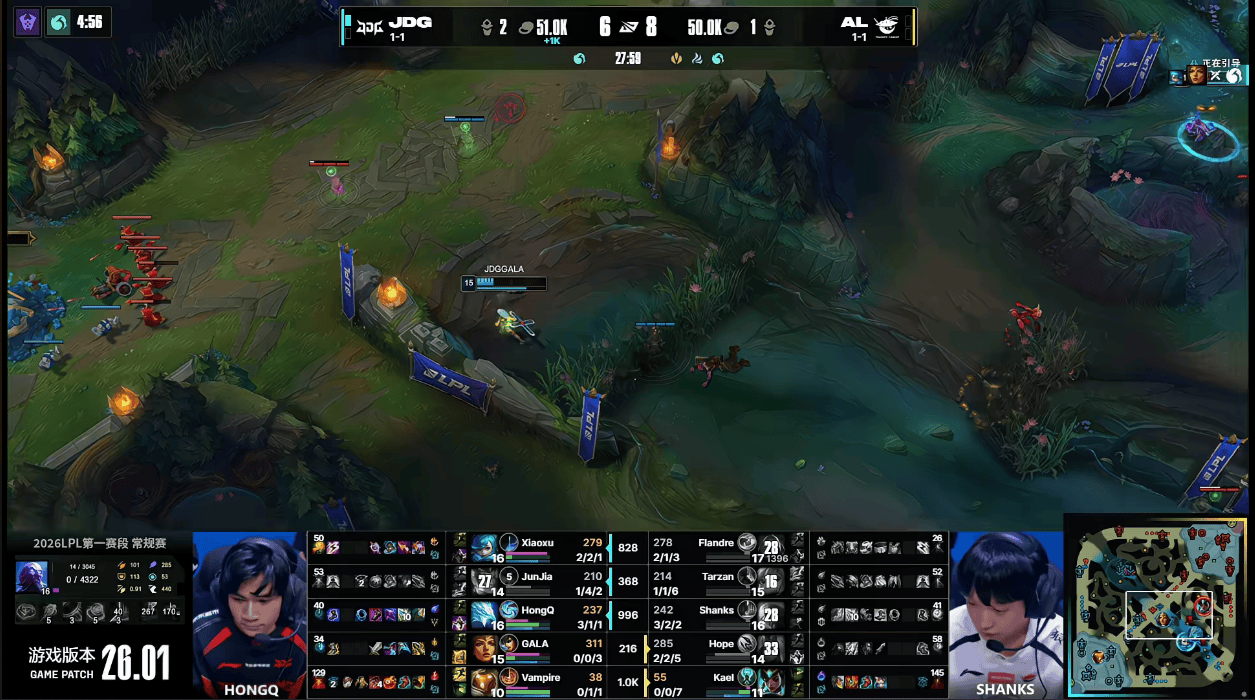Select the JDG team logo in top bar
The height and width of the screenshot is (700, 1255).
[x=371, y=24]
